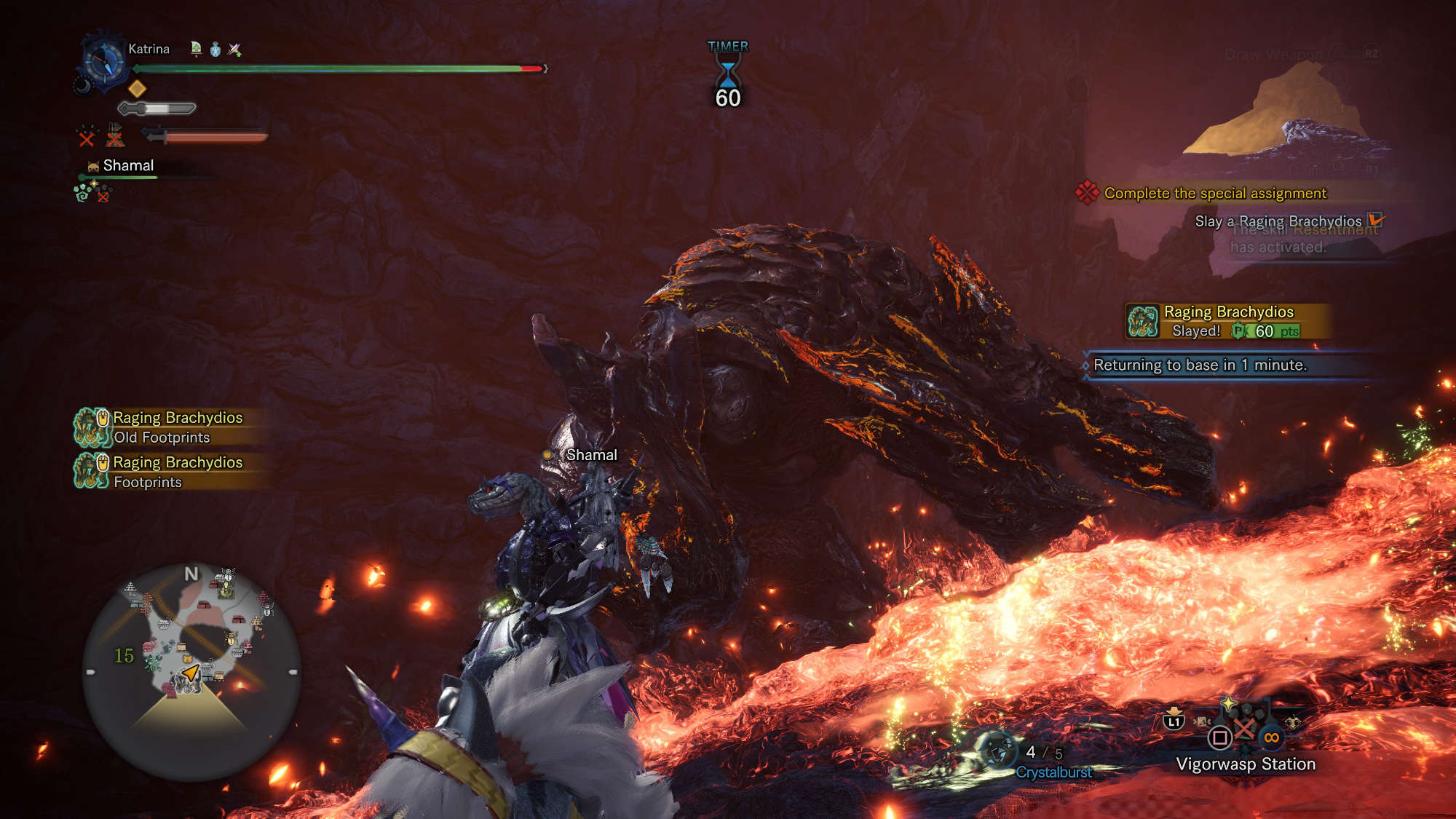This screenshot has width=1456, height=819.
Task: Open the Complete the special assignment objective
Action: (1214, 193)
